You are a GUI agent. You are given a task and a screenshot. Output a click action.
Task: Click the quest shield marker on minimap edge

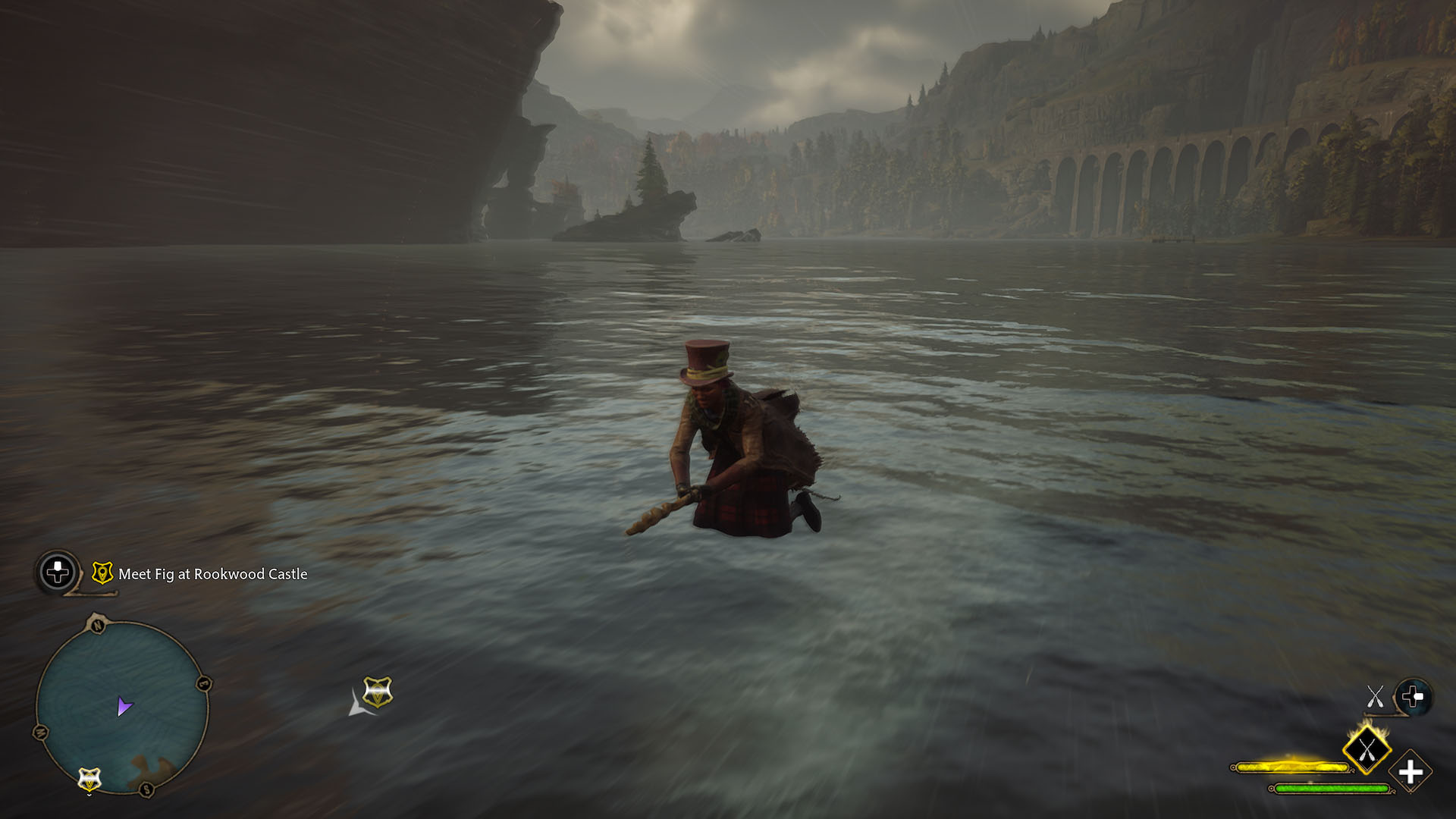coord(89,779)
